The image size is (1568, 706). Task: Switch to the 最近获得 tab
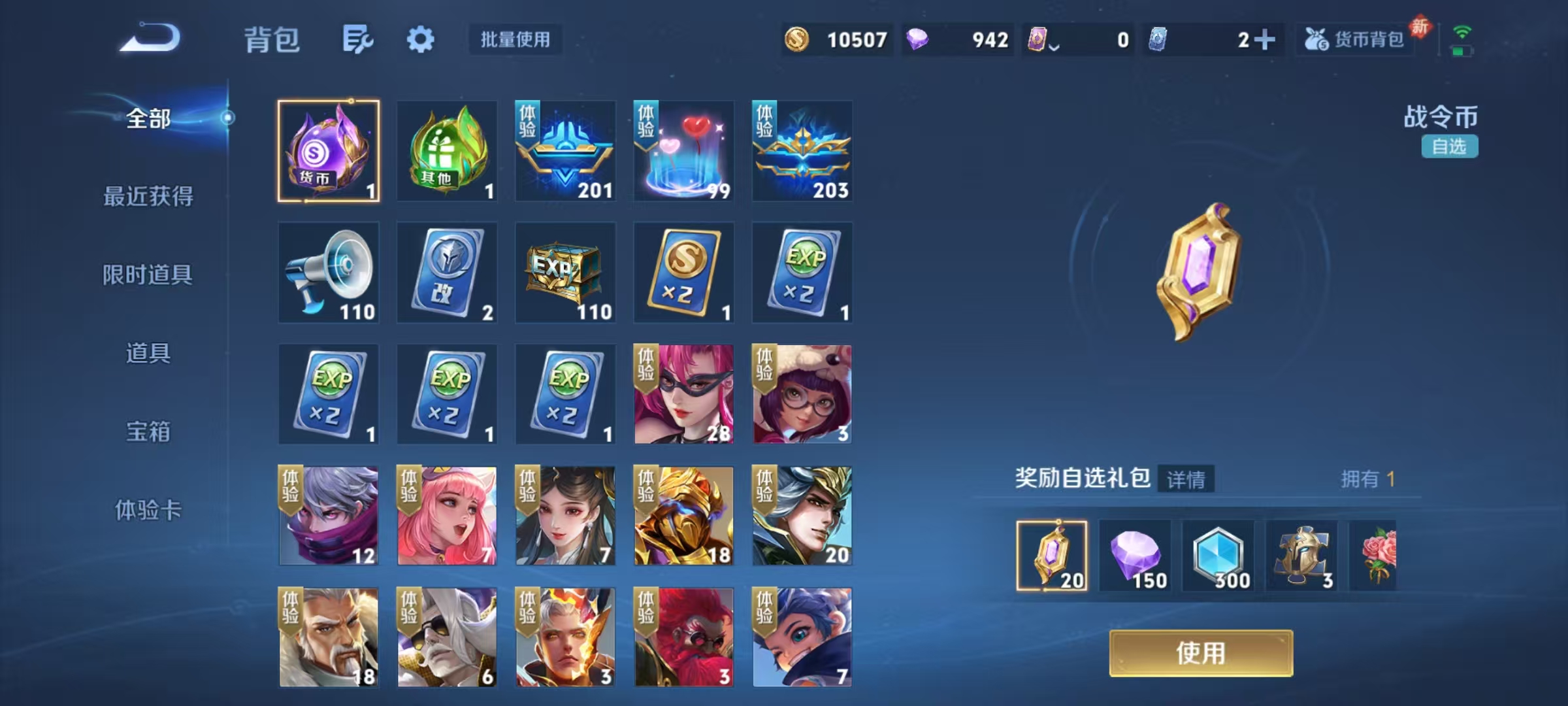(x=149, y=195)
